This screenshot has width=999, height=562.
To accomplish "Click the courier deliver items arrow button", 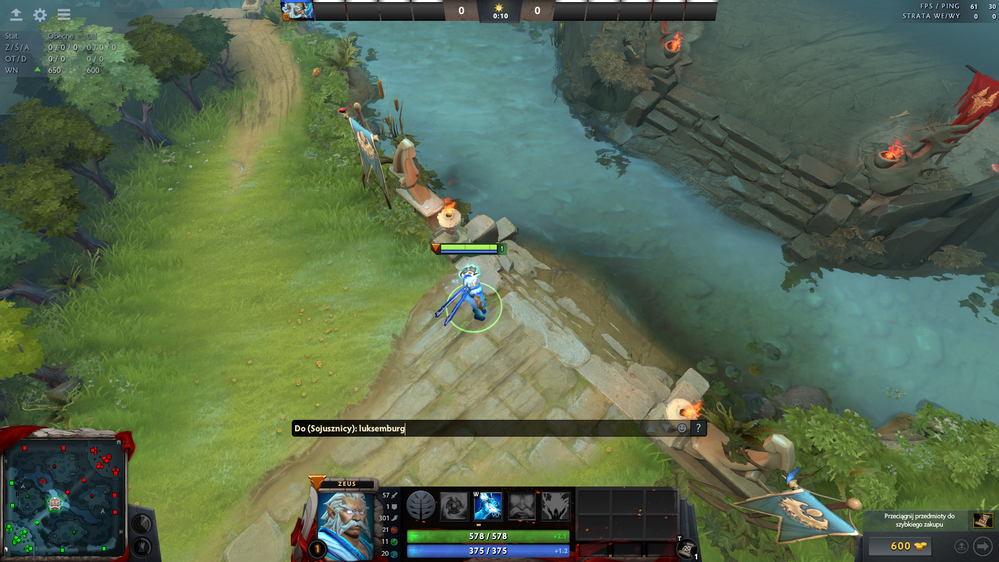I will point(983,546).
